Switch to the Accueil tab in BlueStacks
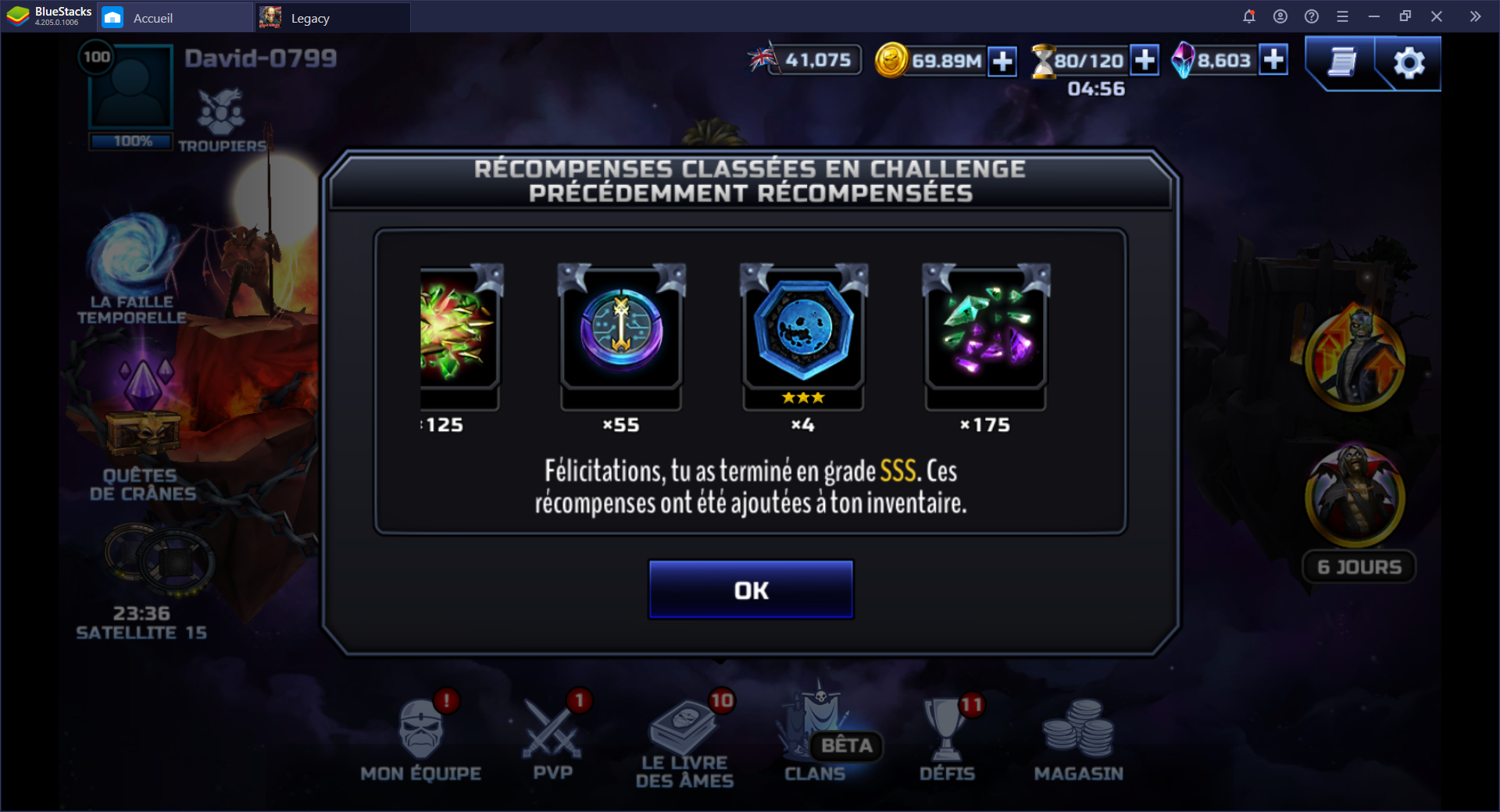Image resolution: width=1500 pixels, height=812 pixels. tap(152, 18)
